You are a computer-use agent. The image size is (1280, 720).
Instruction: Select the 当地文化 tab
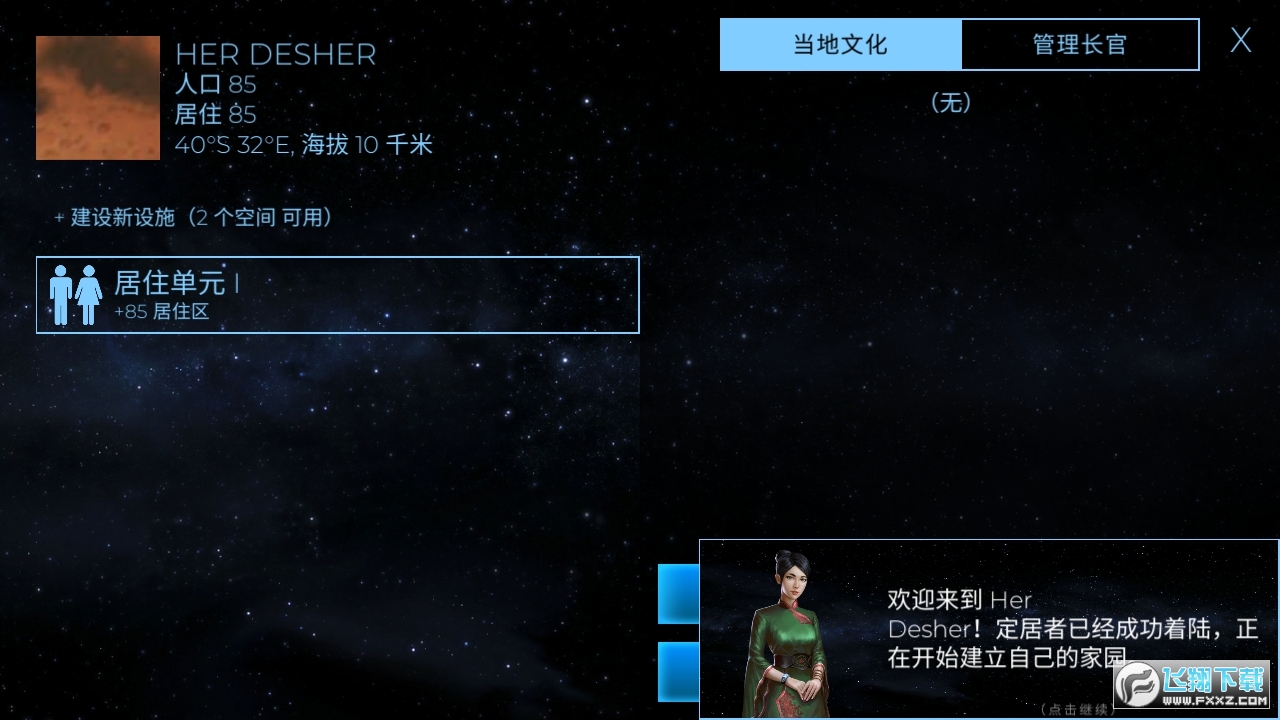click(840, 44)
